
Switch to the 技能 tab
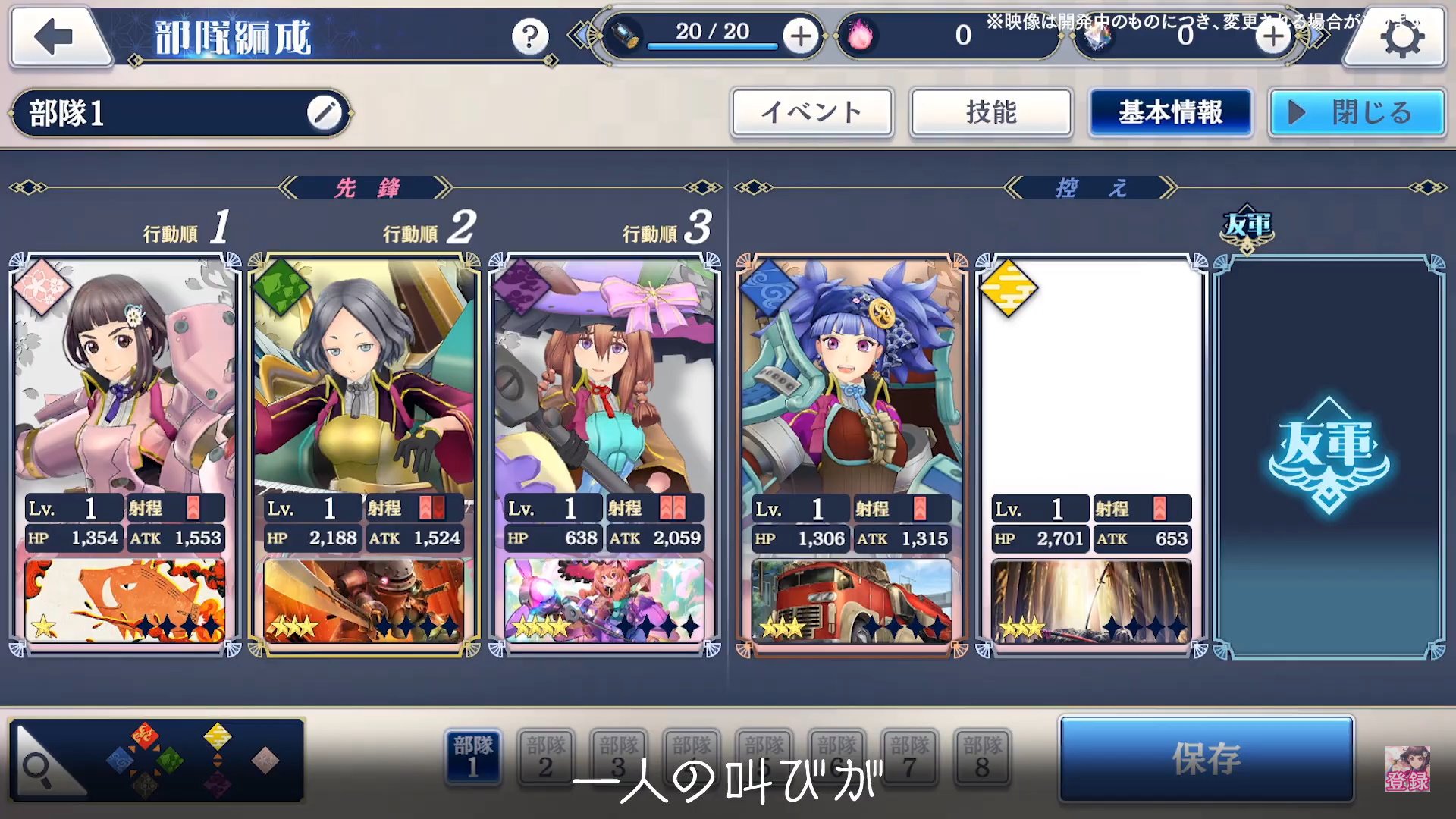pos(990,113)
